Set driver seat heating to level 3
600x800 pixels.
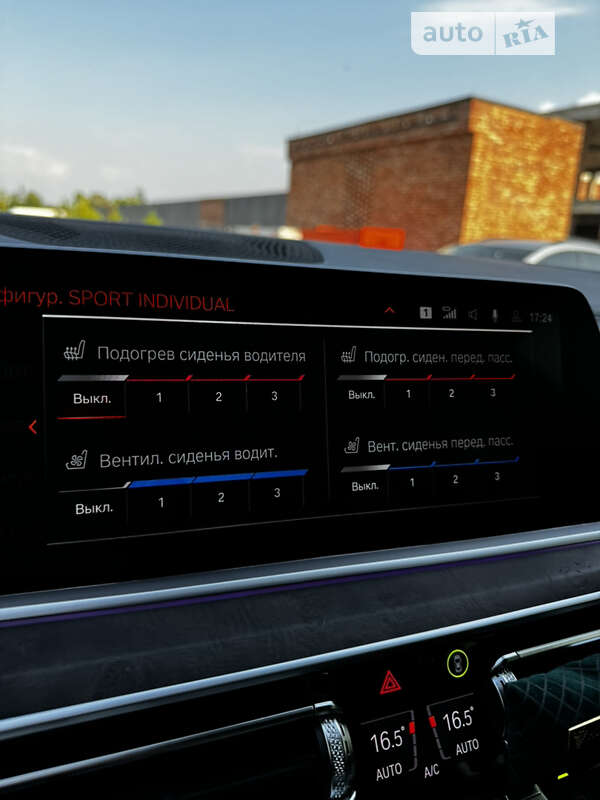tap(275, 396)
